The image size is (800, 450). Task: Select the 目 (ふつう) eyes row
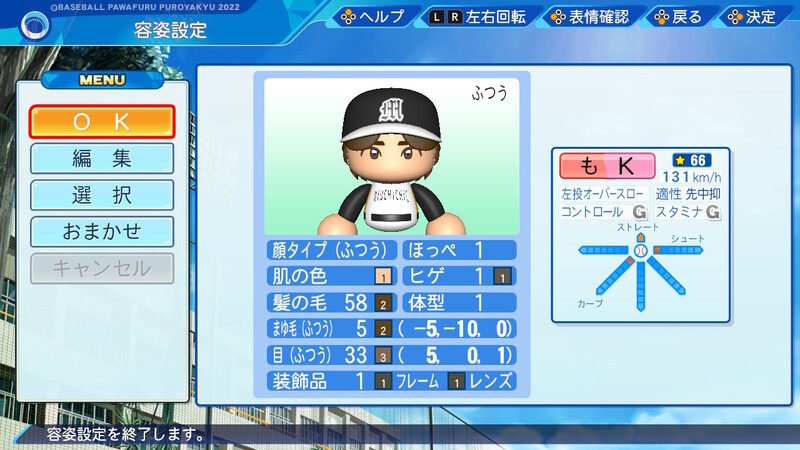pos(331,354)
